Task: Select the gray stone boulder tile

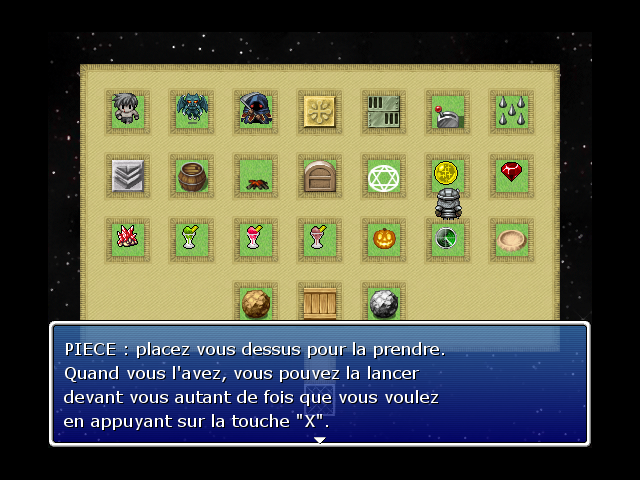Action: click(383, 303)
